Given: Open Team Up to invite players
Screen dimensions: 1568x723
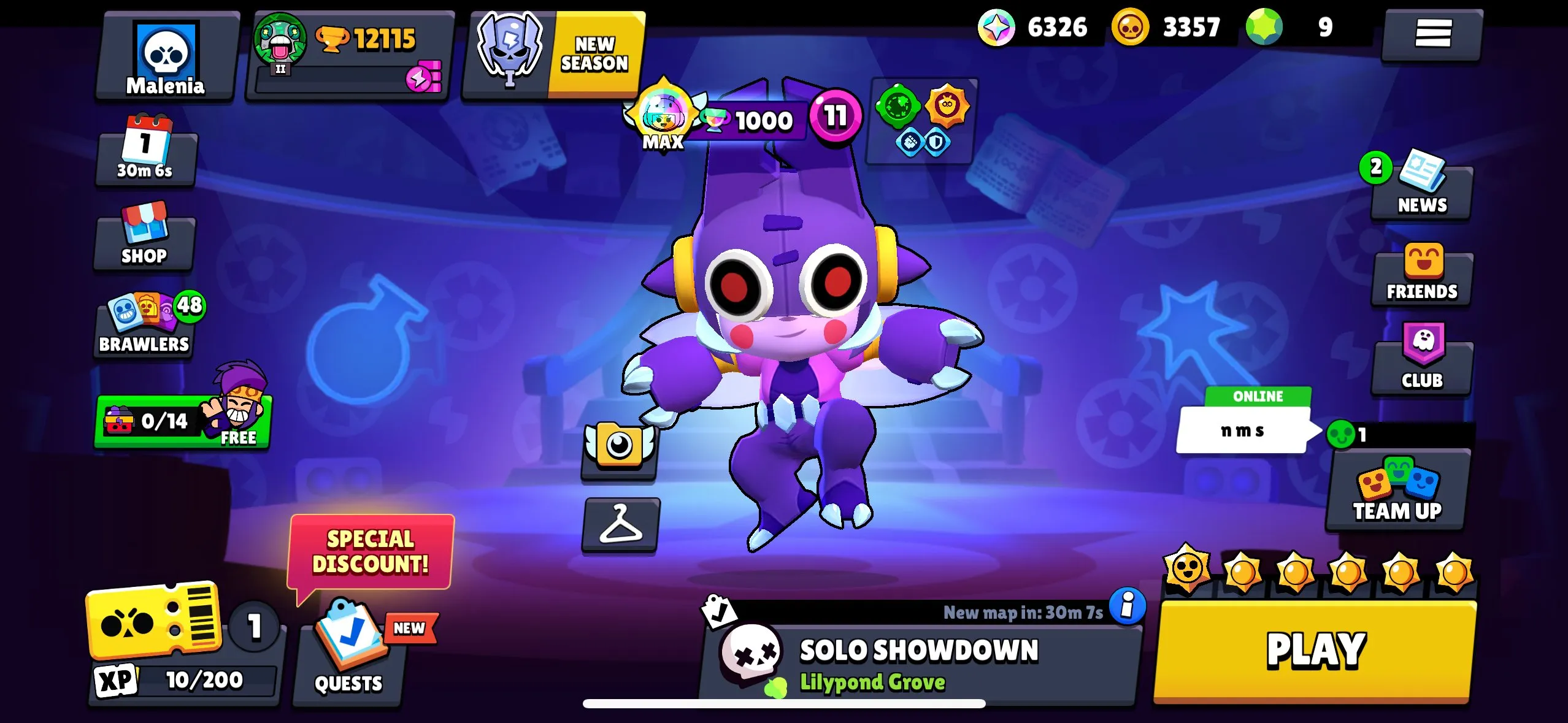Looking at the screenshot, I should click(x=1397, y=491).
